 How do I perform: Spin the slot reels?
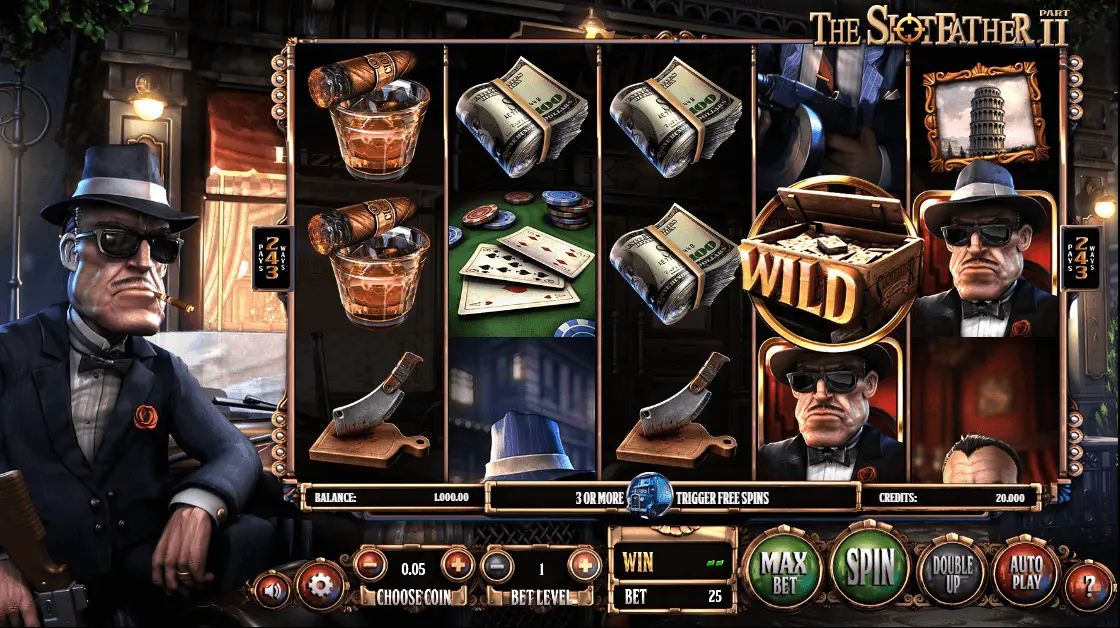pyautogui.click(x=870, y=566)
